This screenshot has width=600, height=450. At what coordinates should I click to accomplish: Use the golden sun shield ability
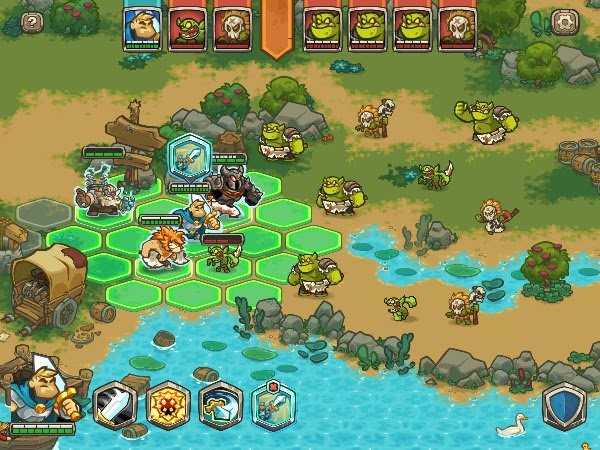tap(167, 404)
